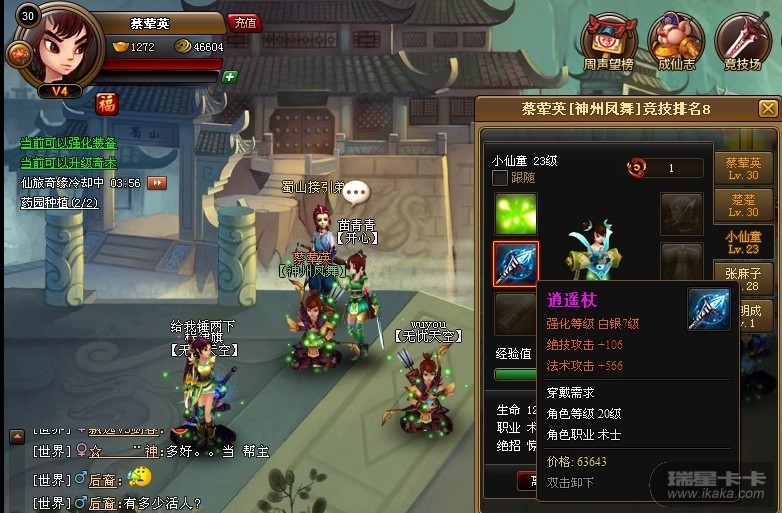Image resolution: width=782 pixels, height=513 pixels.
Task: Expand the chat box with arrow button
Action: [16, 436]
